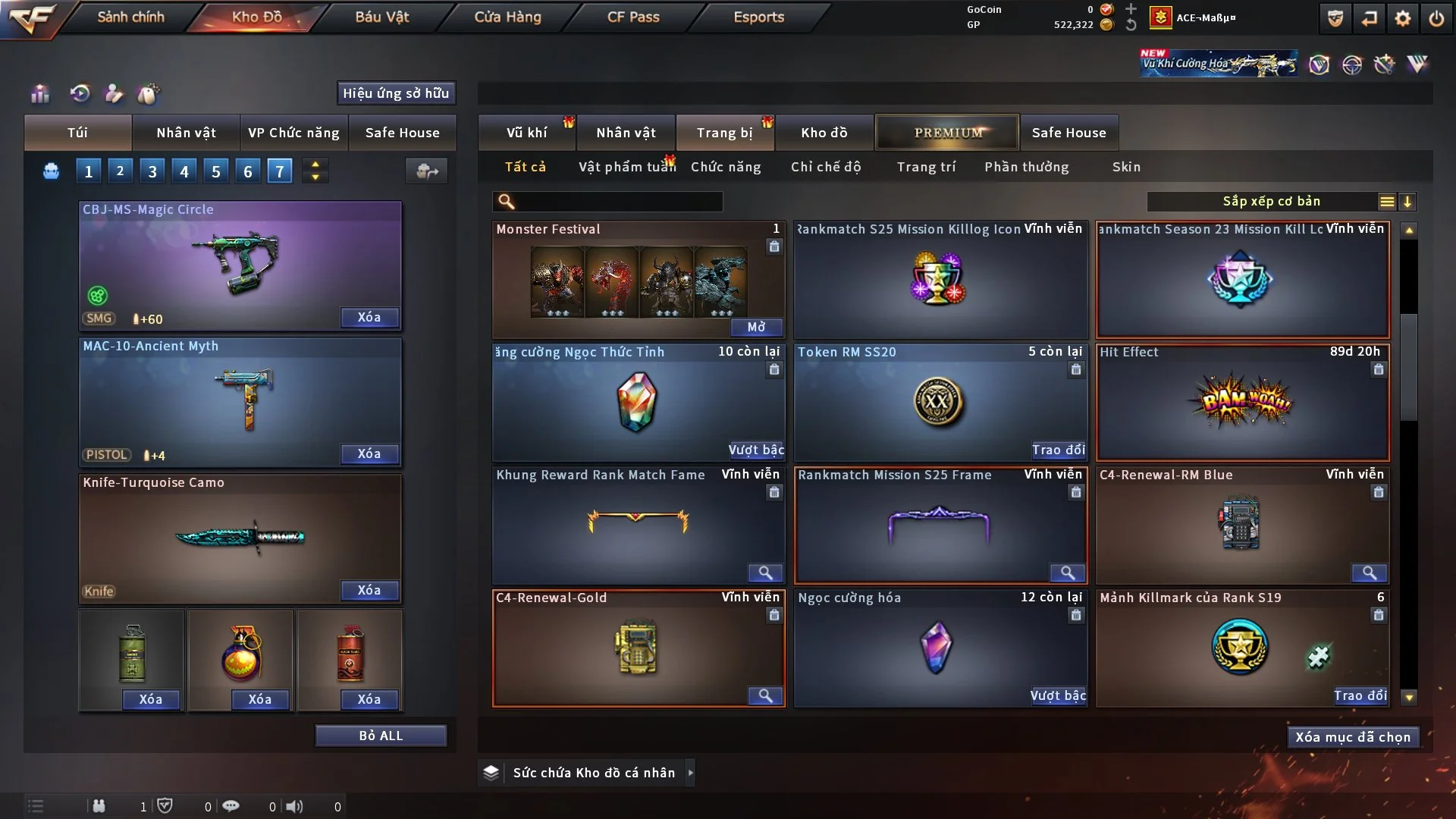This screenshot has height=819, width=1456.
Task: Choose bag slot number 3
Action: pos(152,171)
